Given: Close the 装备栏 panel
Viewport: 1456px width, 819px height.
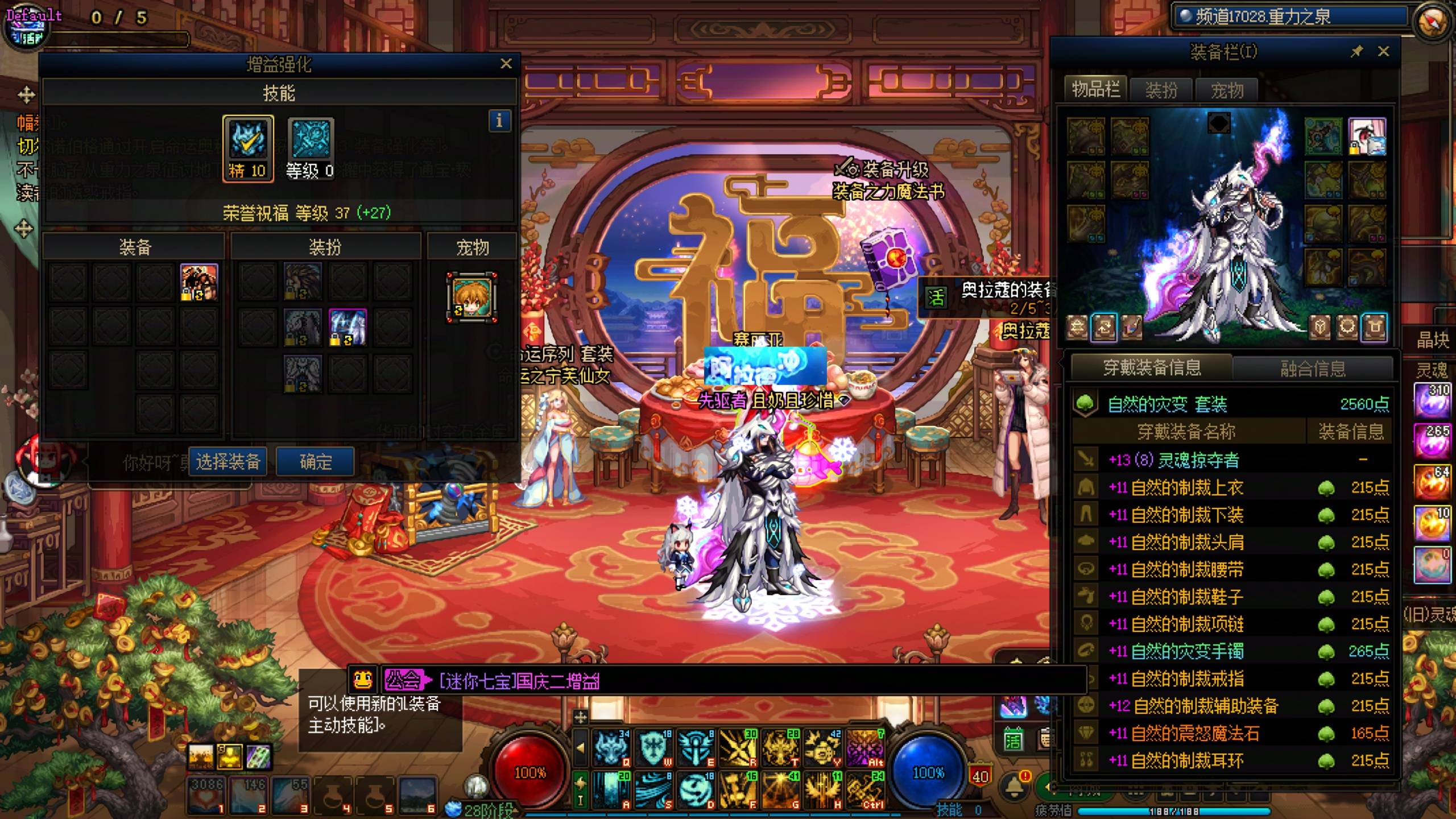Looking at the screenshot, I should tap(1384, 52).
